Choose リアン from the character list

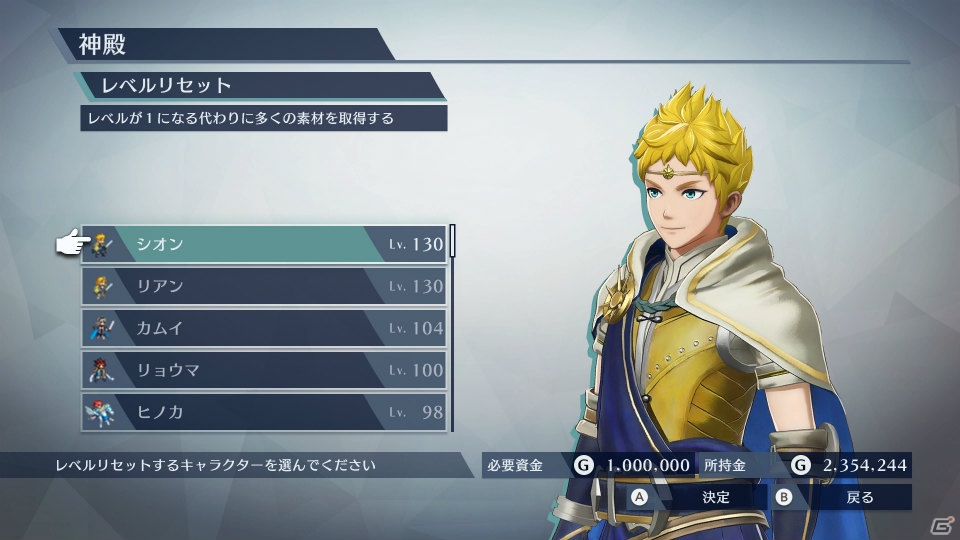[x=263, y=286]
